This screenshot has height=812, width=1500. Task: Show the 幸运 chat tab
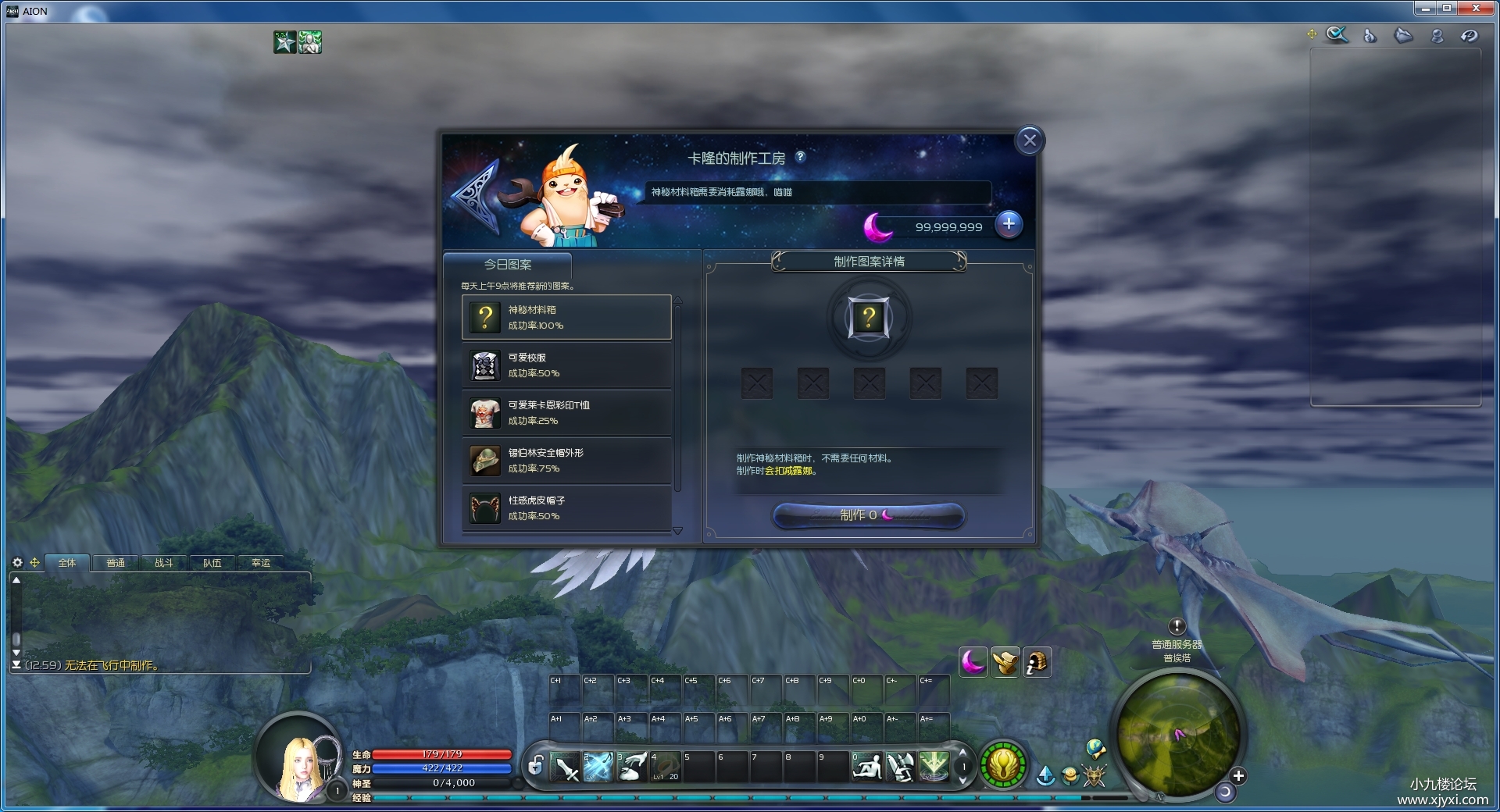click(x=260, y=563)
